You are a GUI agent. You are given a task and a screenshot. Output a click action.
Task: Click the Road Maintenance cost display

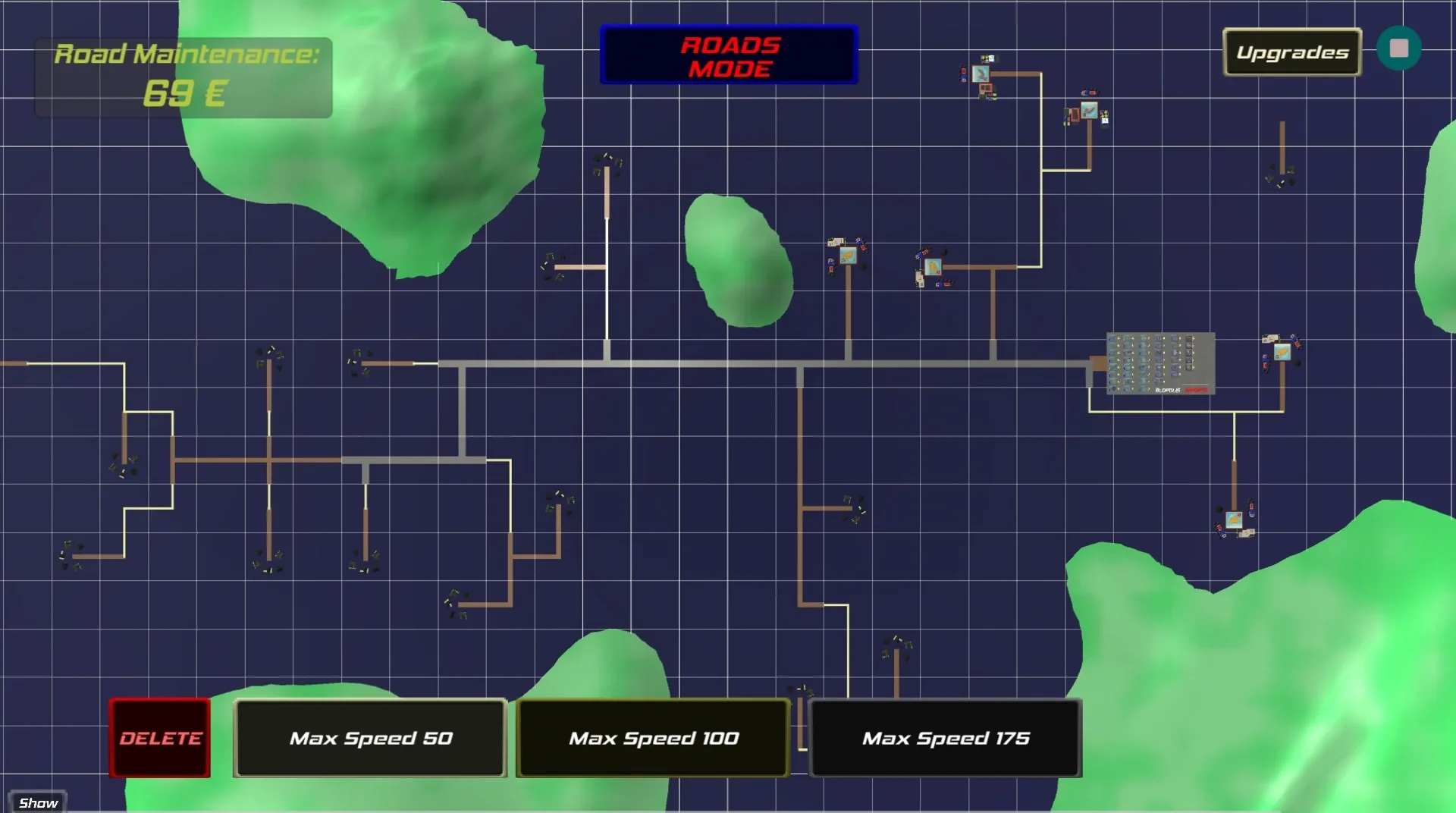point(184,76)
